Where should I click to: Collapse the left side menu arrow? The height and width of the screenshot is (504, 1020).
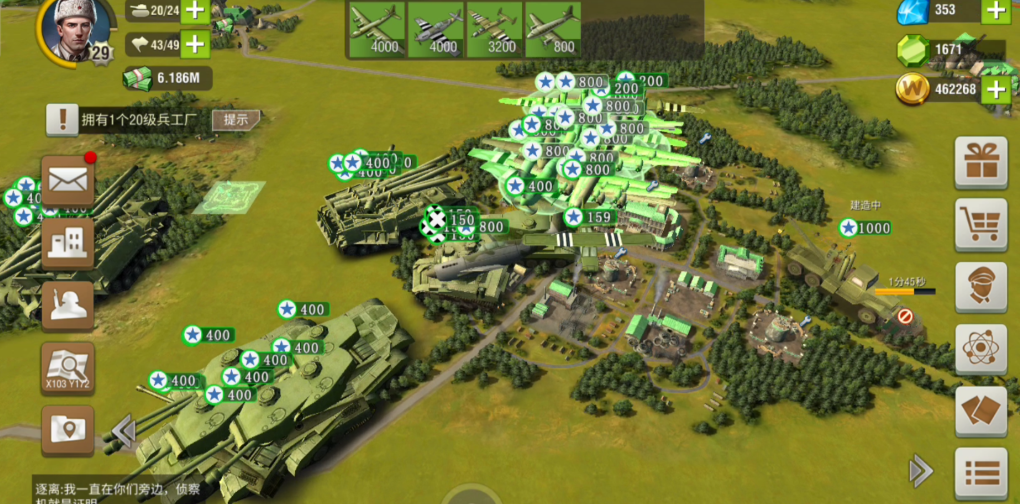click(x=124, y=431)
